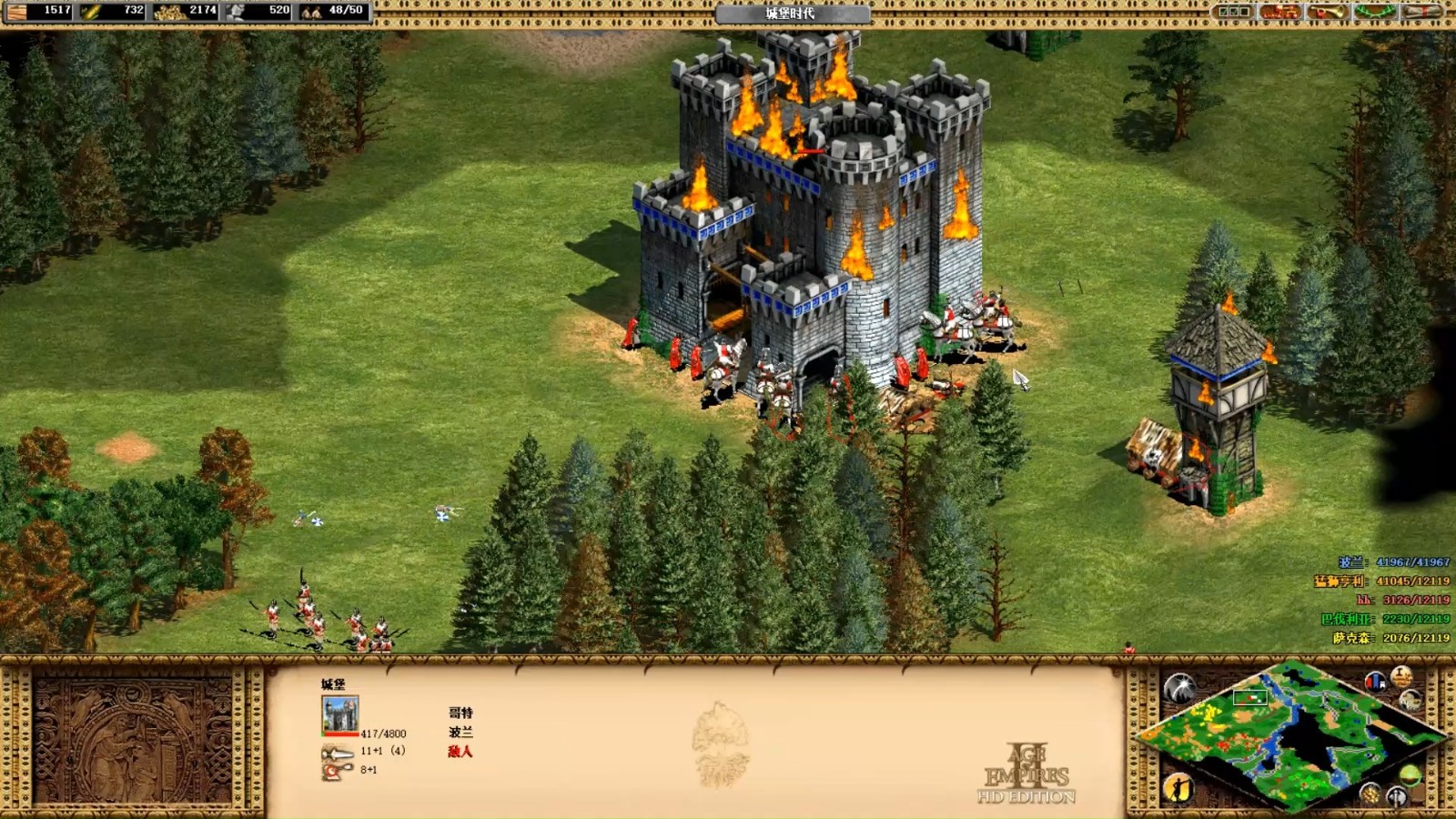
Task: Open the objectives checklist button
Action: 1234,12
